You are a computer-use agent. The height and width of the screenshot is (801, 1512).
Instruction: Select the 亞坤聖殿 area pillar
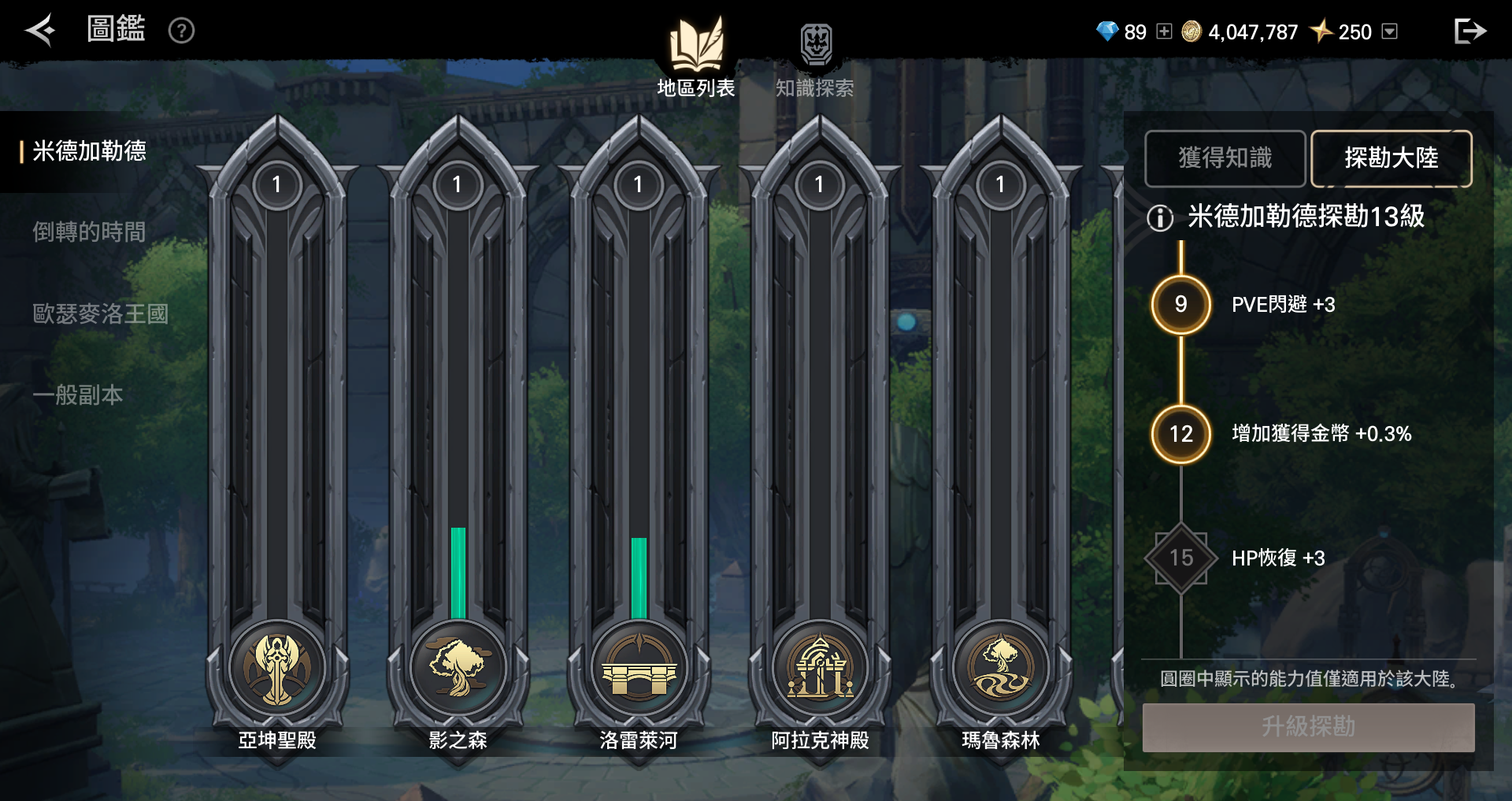pyautogui.click(x=277, y=441)
